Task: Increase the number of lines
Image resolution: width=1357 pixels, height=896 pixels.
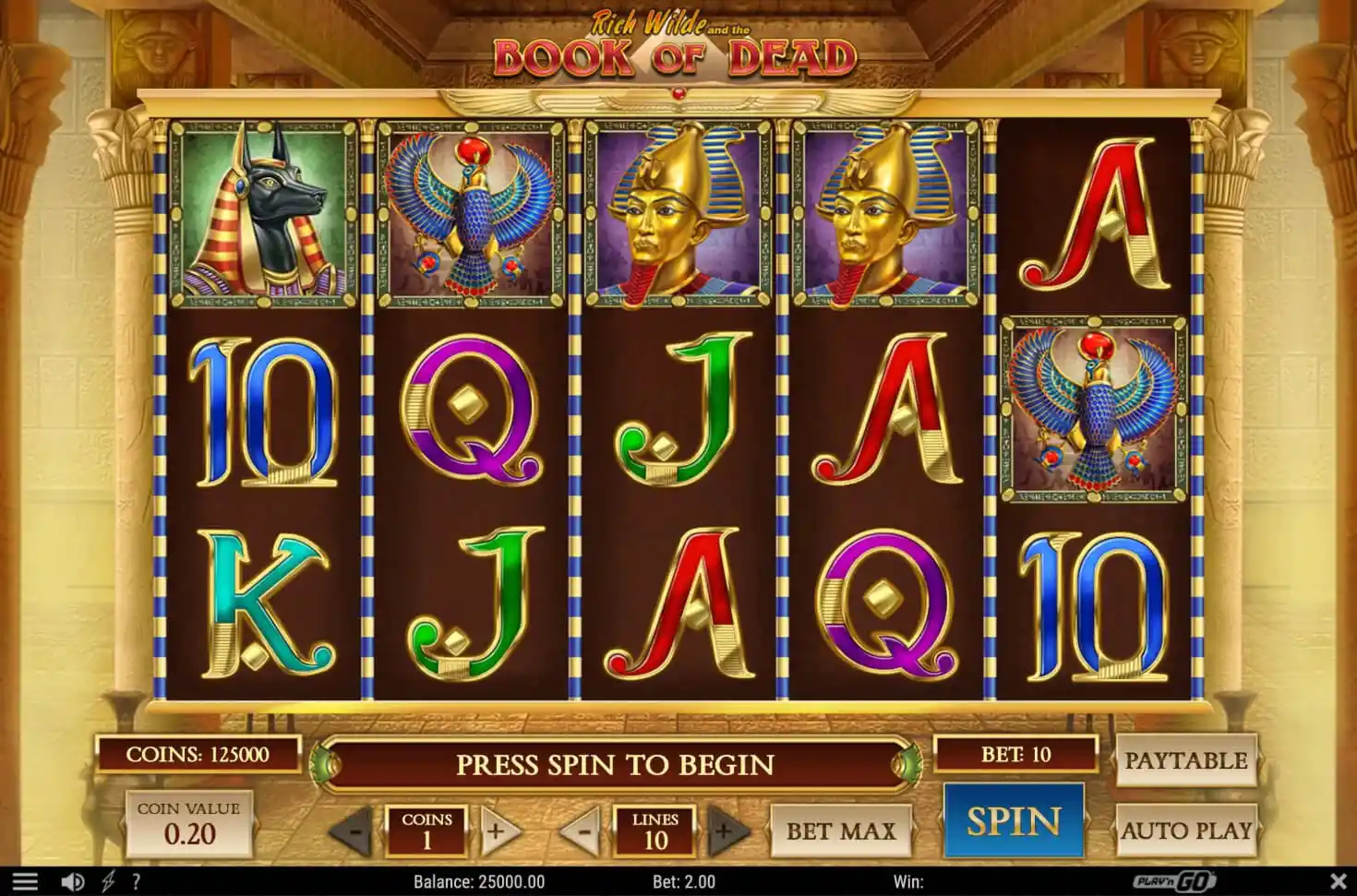Action: tap(723, 830)
